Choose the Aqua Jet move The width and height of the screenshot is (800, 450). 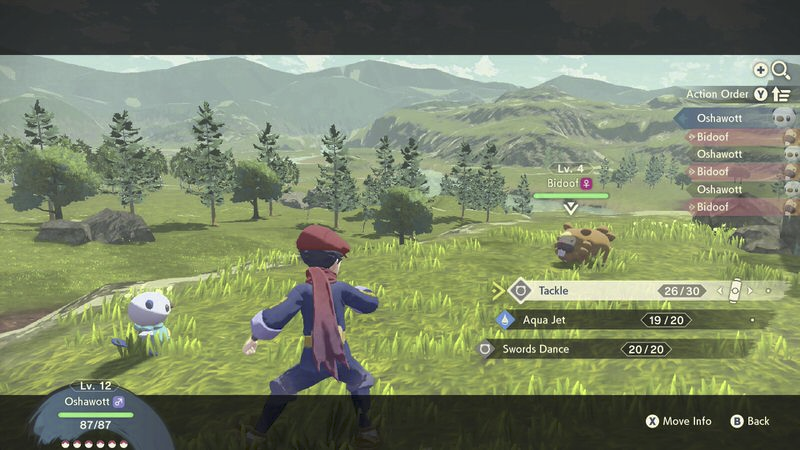(600, 320)
